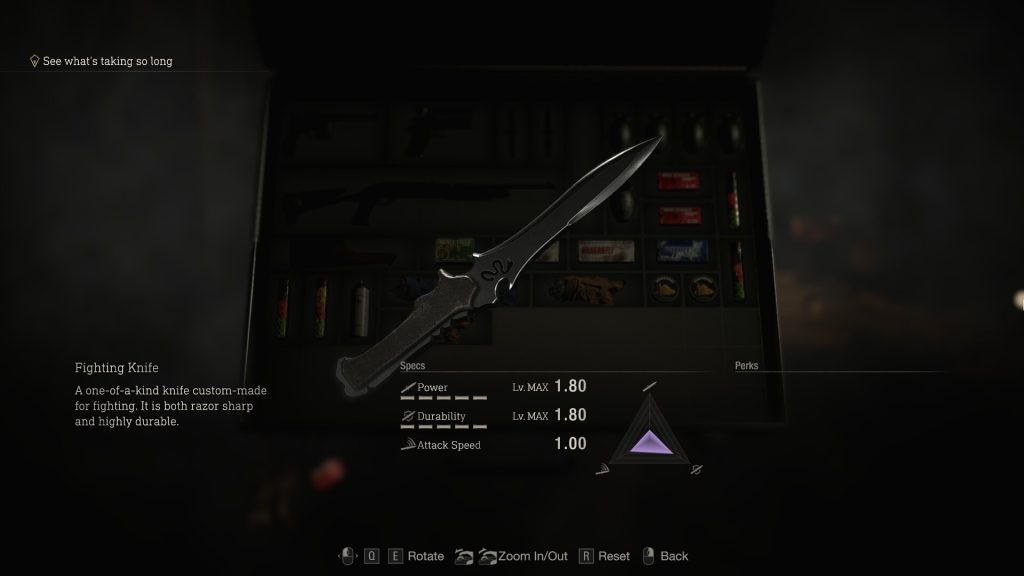Select the Power spec row
Image resolution: width=1024 pixels, height=576 pixels.
(492, 387)
